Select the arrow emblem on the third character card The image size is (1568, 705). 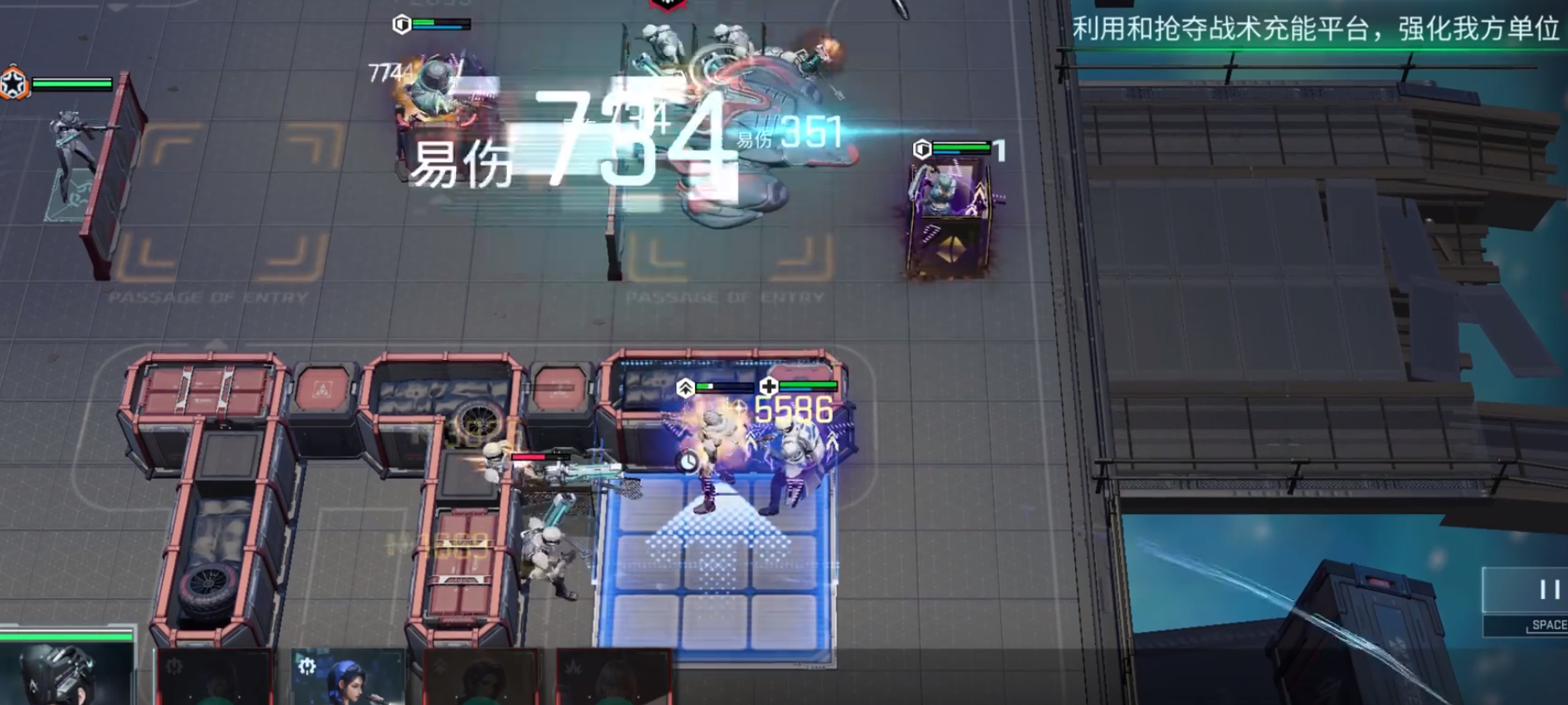438,666
